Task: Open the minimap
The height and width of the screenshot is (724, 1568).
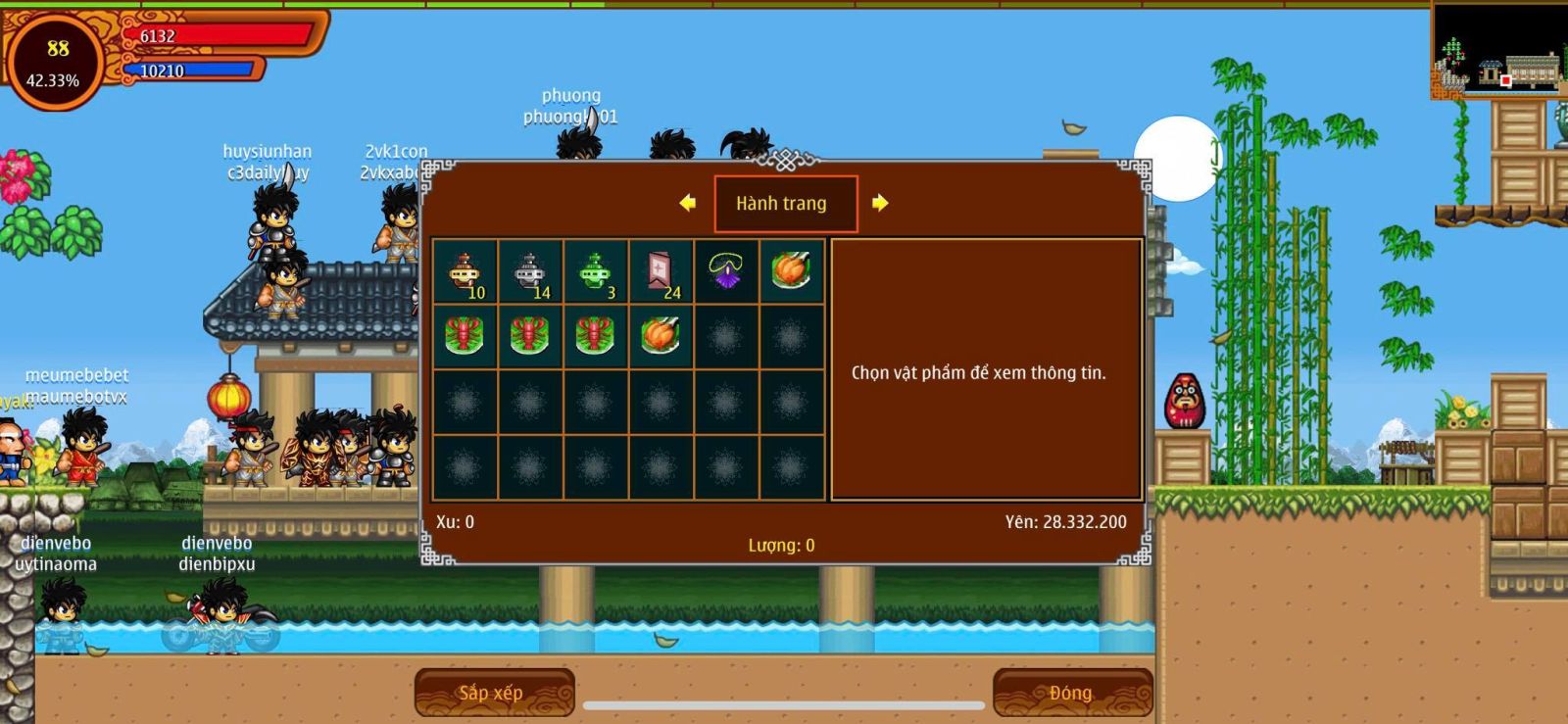Action: tap(1498, 49)
